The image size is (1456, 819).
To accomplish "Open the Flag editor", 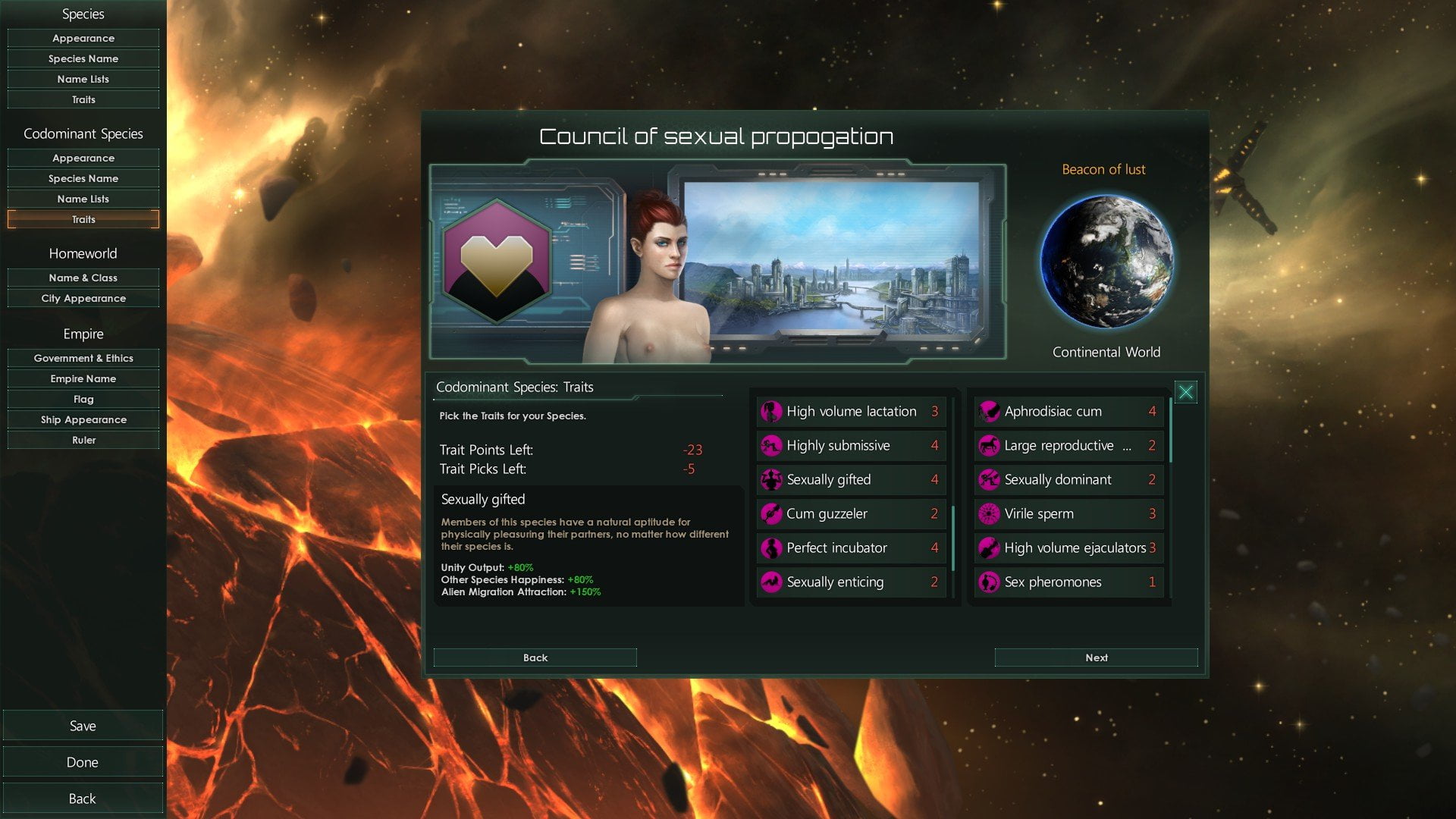I will click(x=83, y=399).
